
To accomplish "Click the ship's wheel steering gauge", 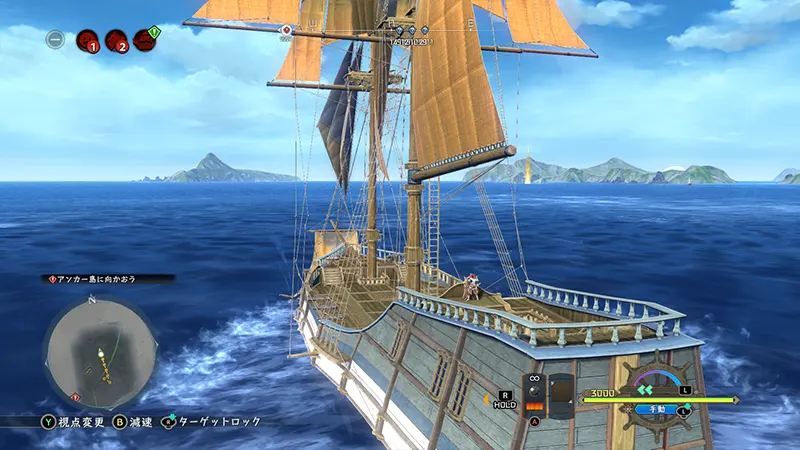I will [x=657, y=385].
